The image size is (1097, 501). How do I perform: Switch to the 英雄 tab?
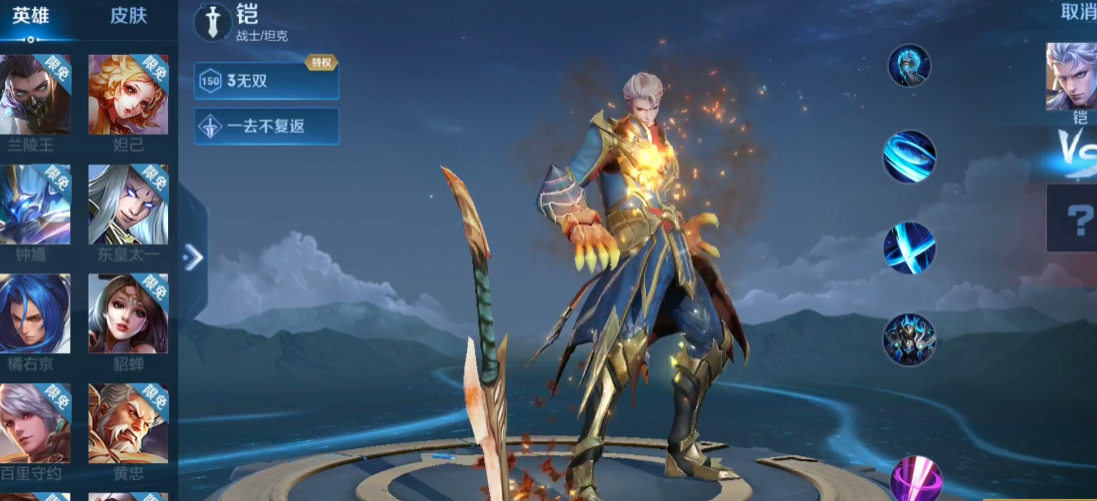point(31,16)
